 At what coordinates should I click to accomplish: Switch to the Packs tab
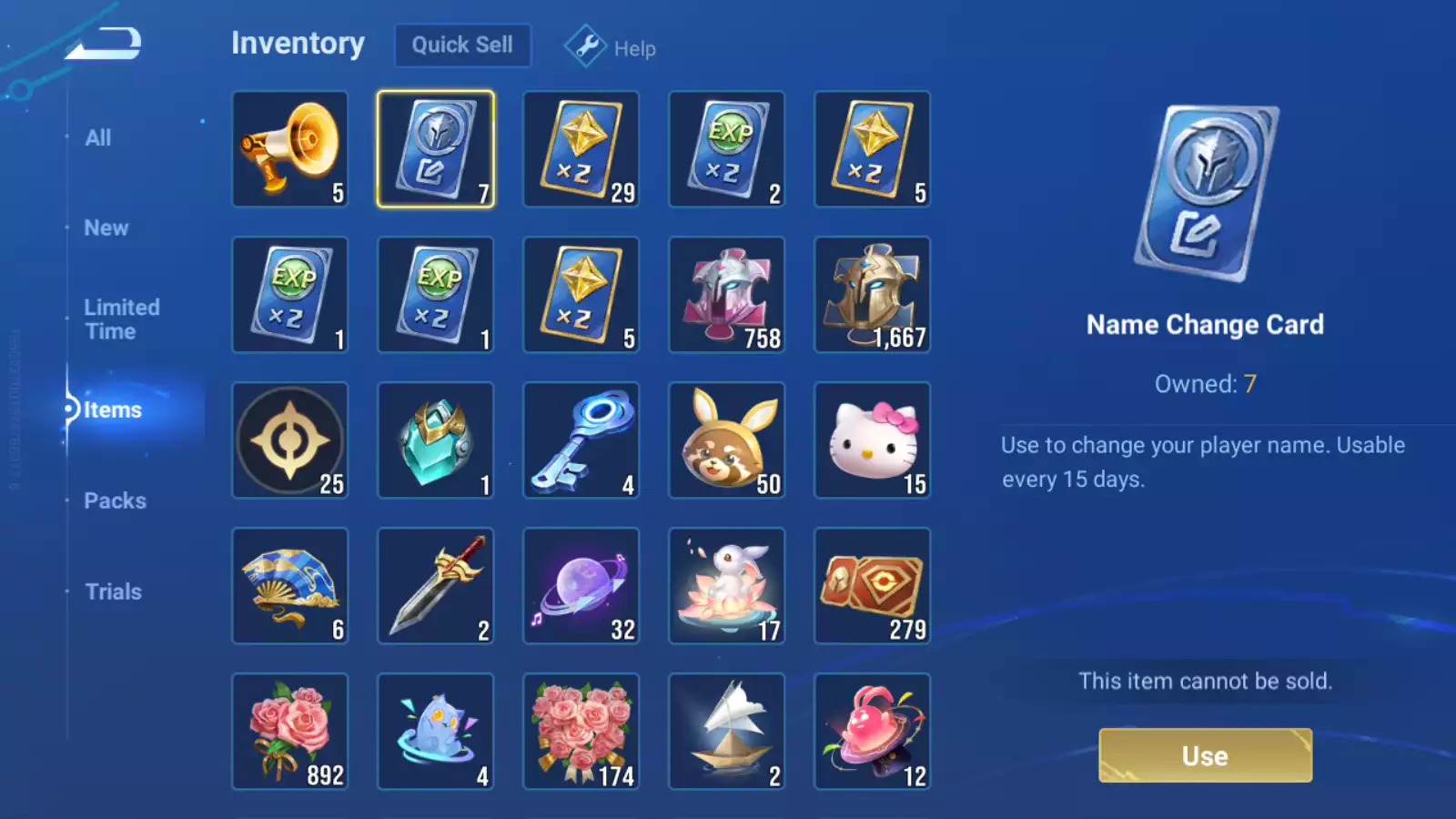(115, 500)
